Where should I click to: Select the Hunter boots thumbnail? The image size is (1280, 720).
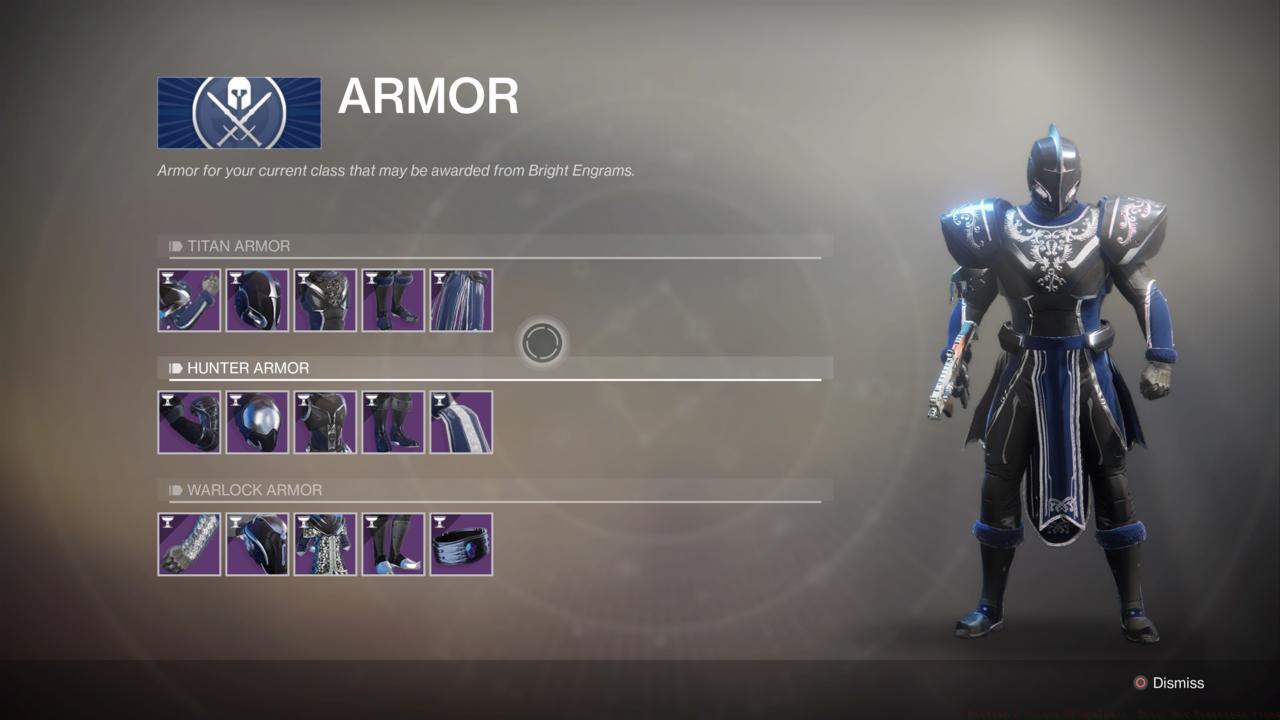(x=393, y=422)
